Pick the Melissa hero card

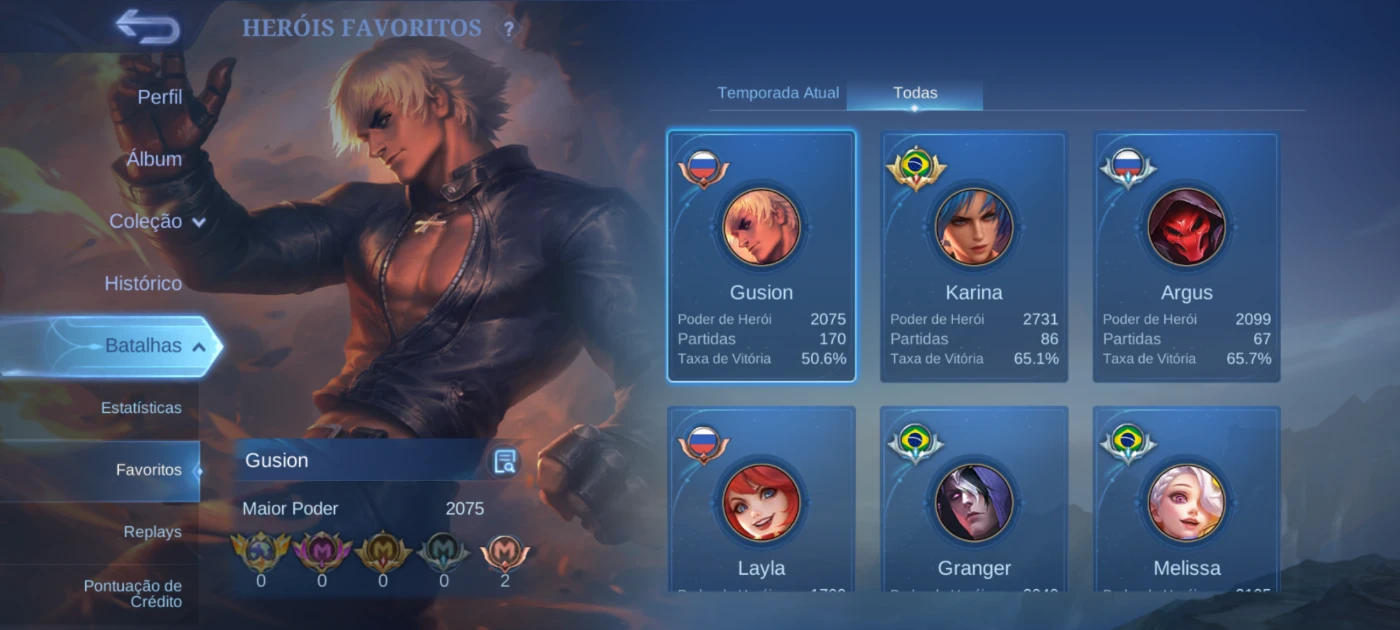click(x=1186, y=500)
